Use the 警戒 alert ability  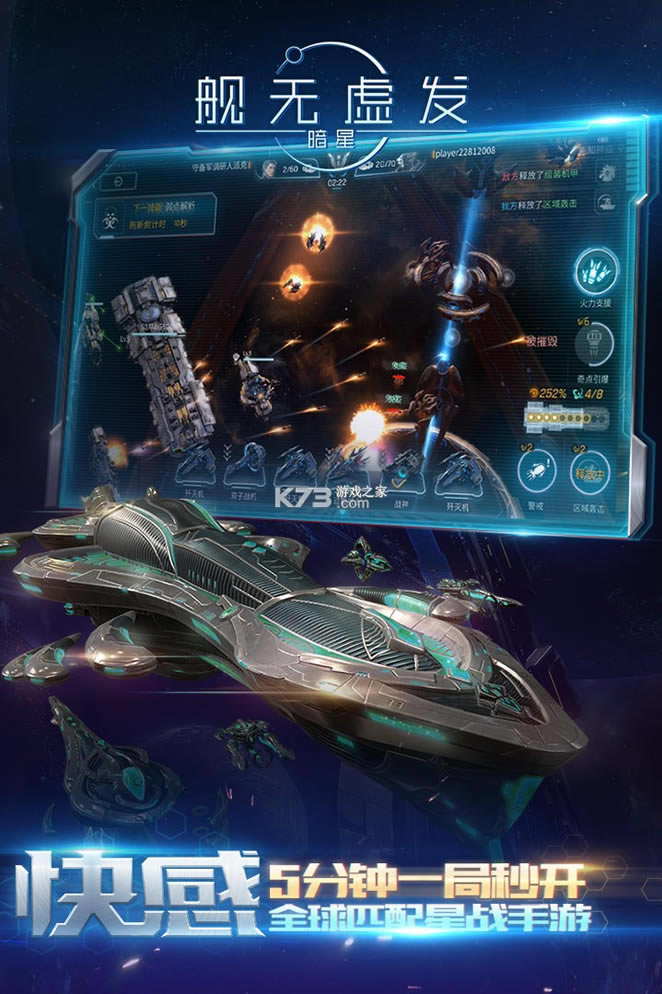click(535, 470)
